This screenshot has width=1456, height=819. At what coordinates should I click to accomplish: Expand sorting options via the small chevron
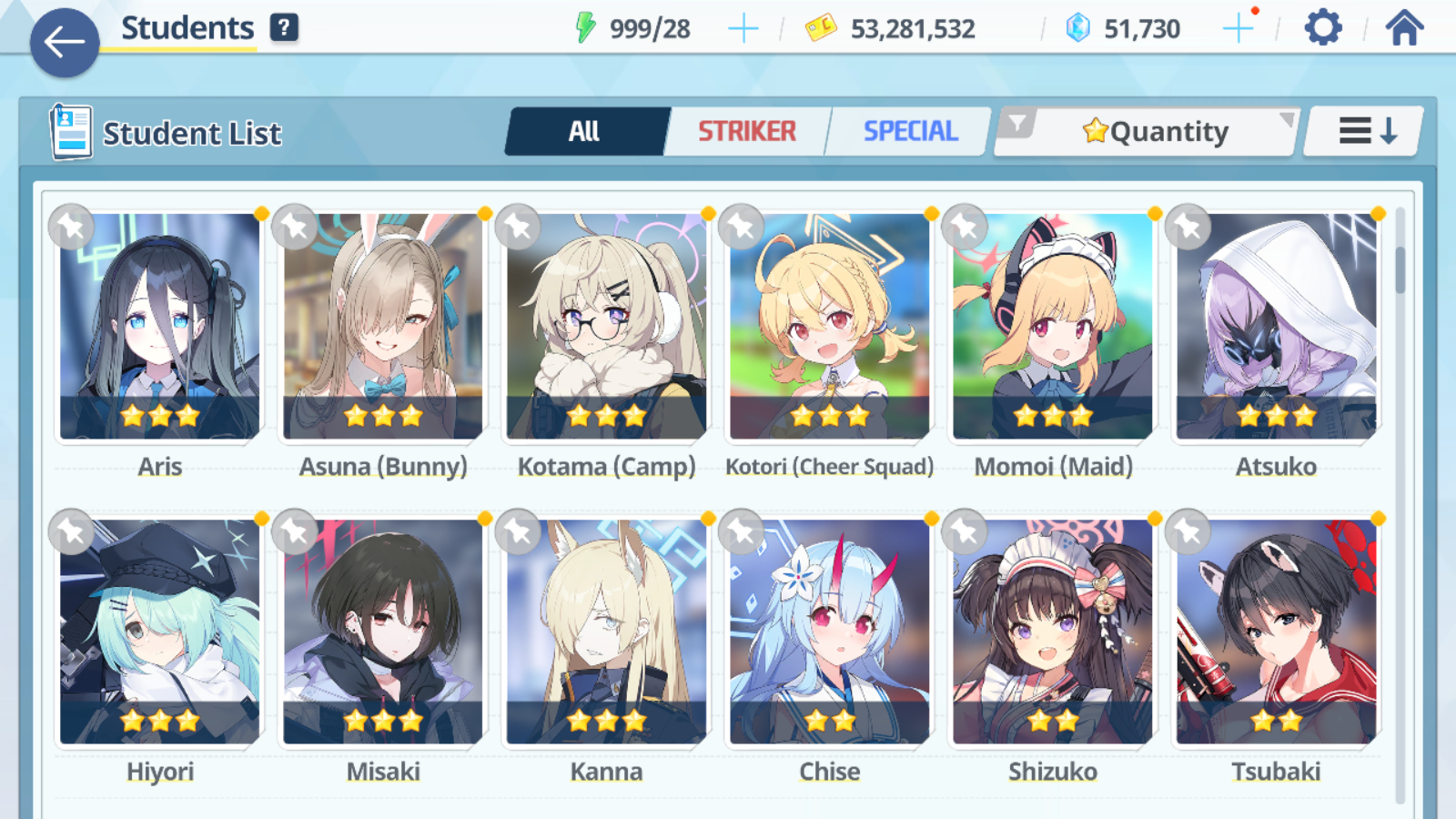1286,119
